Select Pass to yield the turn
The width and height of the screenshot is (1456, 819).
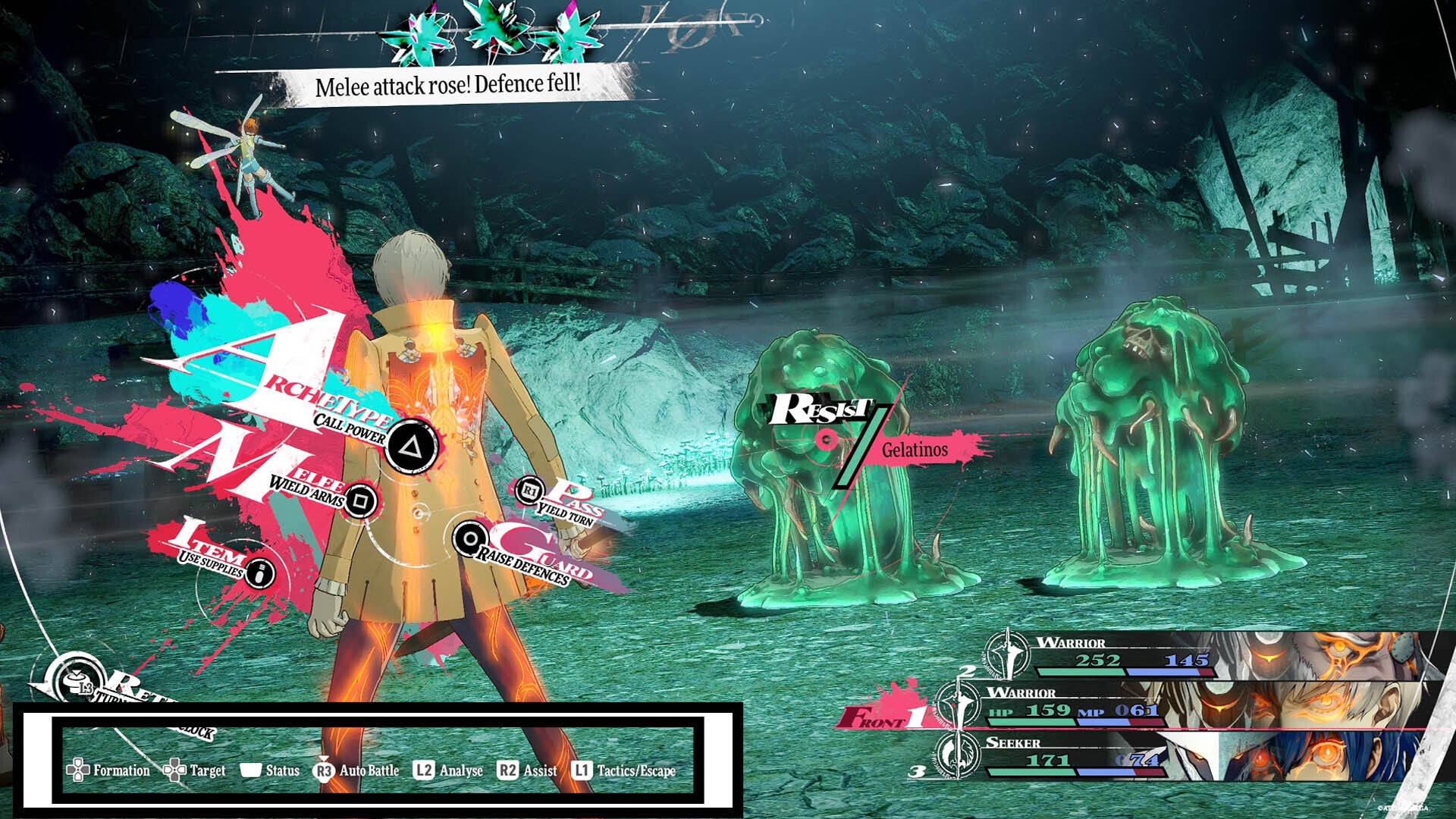(x=531, y=491)
